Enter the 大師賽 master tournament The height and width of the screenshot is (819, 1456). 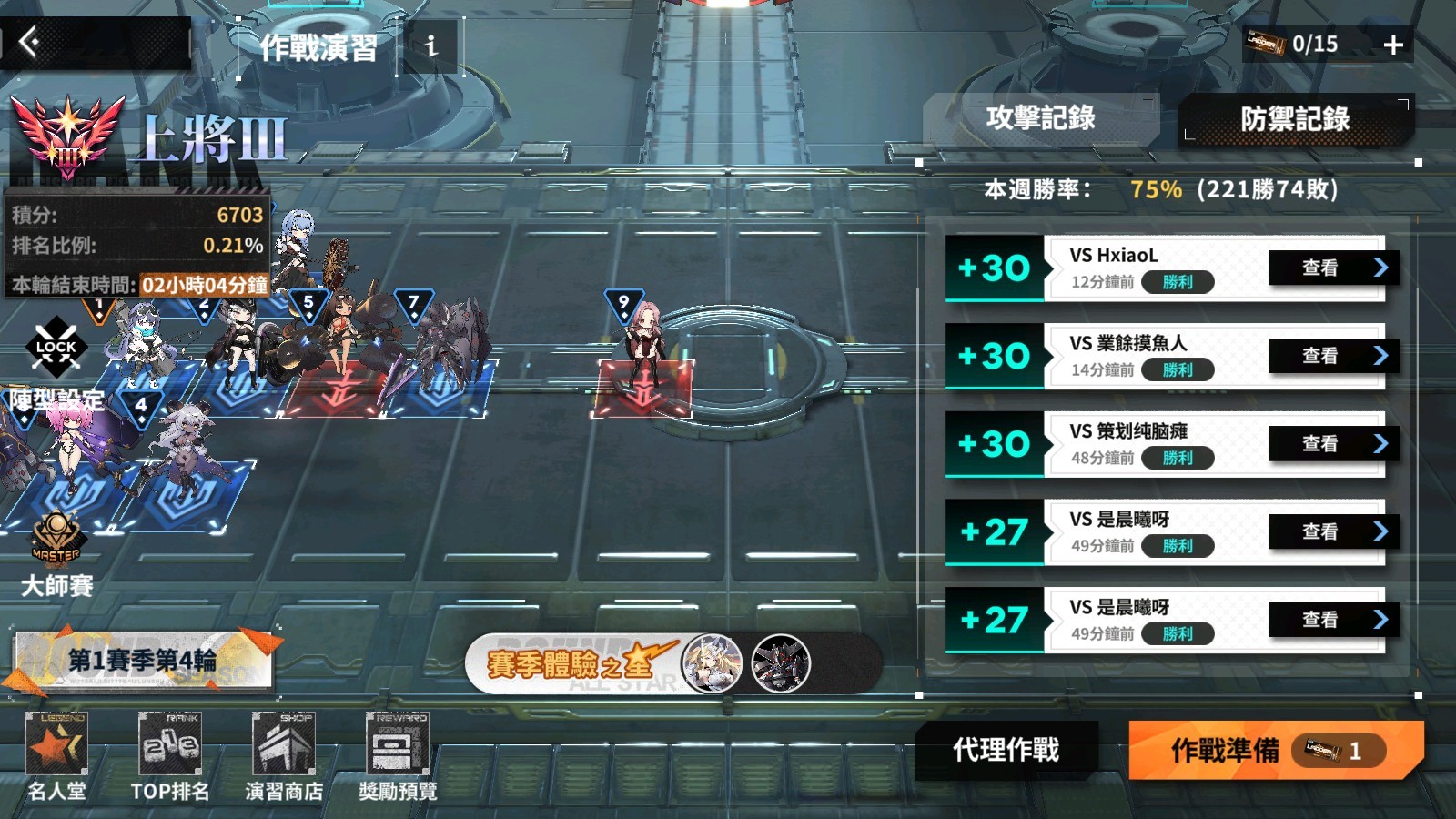coord(56,555)
